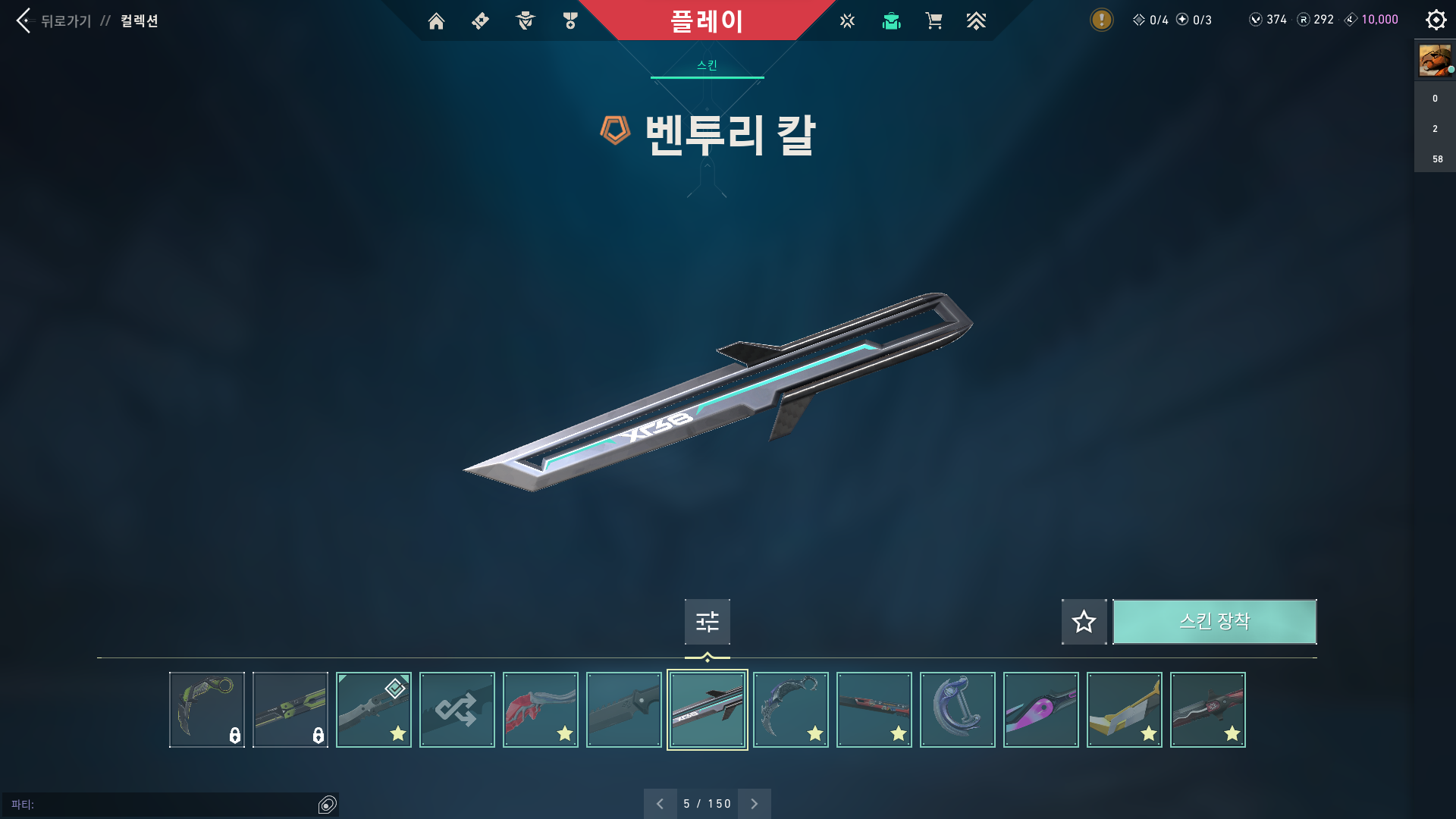The width and height of the screenshot is (1456, 819).
Task: Go to the next skin page
Action: click(754, 804)
